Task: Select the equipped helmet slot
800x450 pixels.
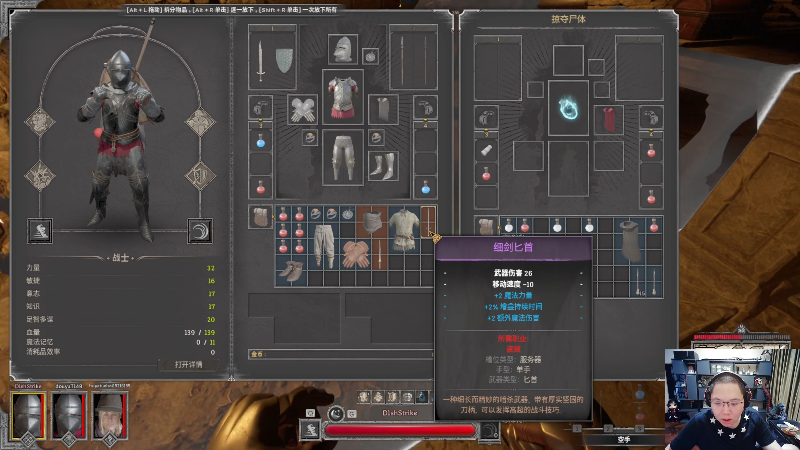Action: point(343,47)
